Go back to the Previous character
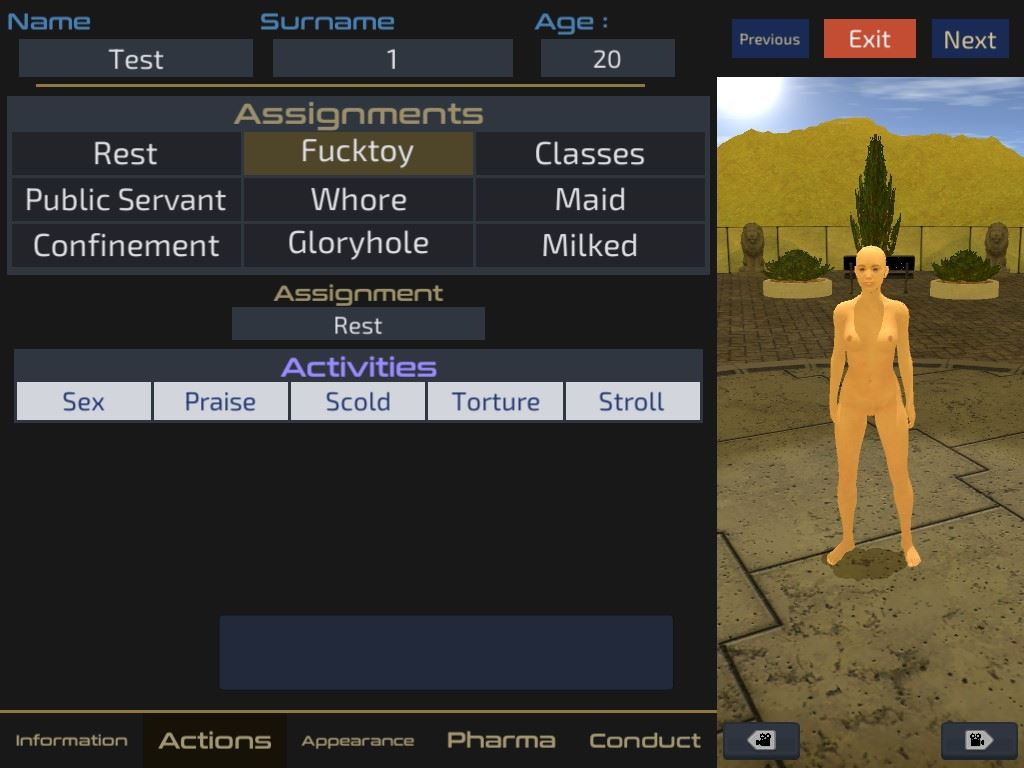 (769, 39)
